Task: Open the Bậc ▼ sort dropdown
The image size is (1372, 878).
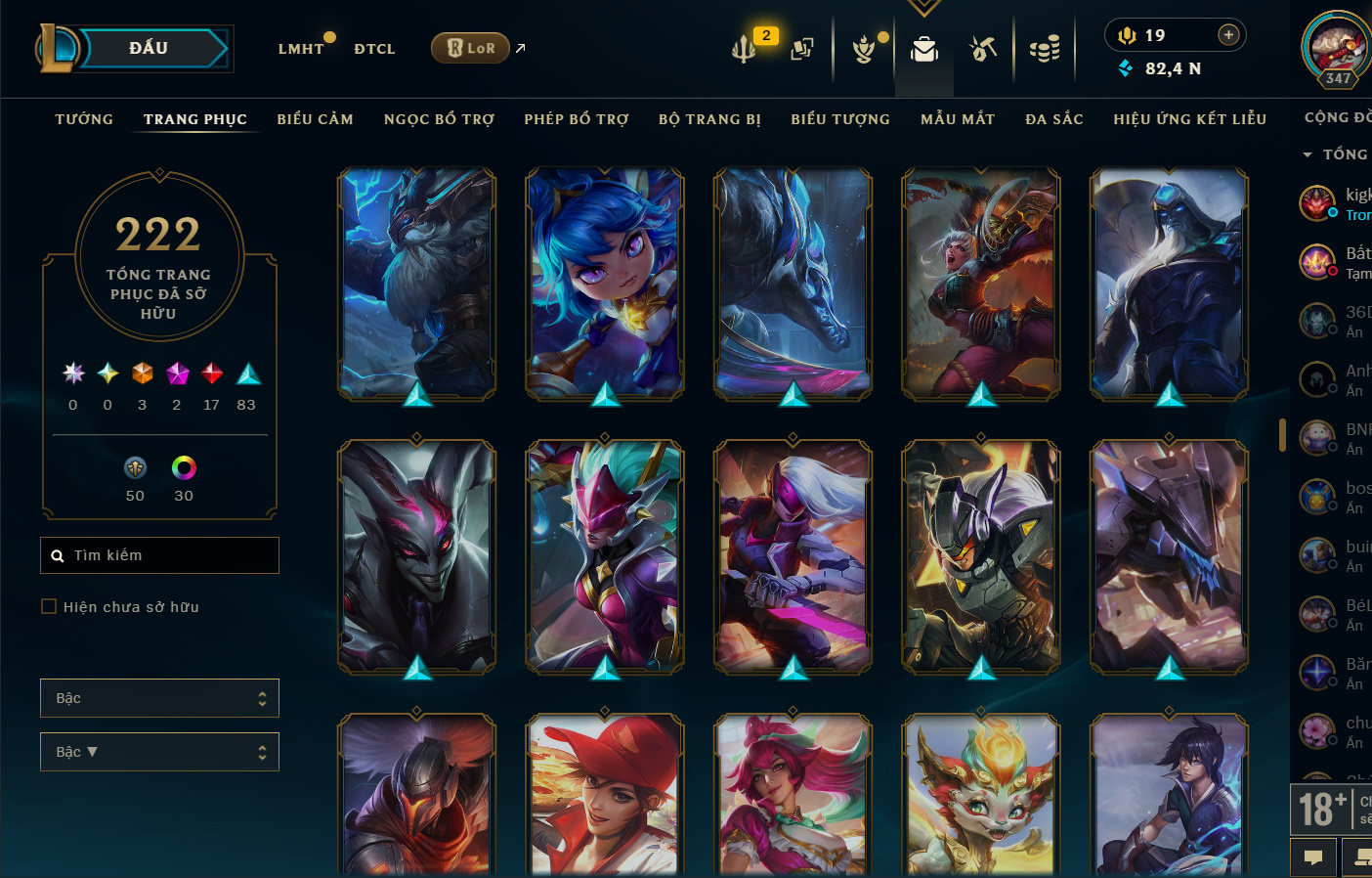Action: pyautogui.click(x=159, y=752)
